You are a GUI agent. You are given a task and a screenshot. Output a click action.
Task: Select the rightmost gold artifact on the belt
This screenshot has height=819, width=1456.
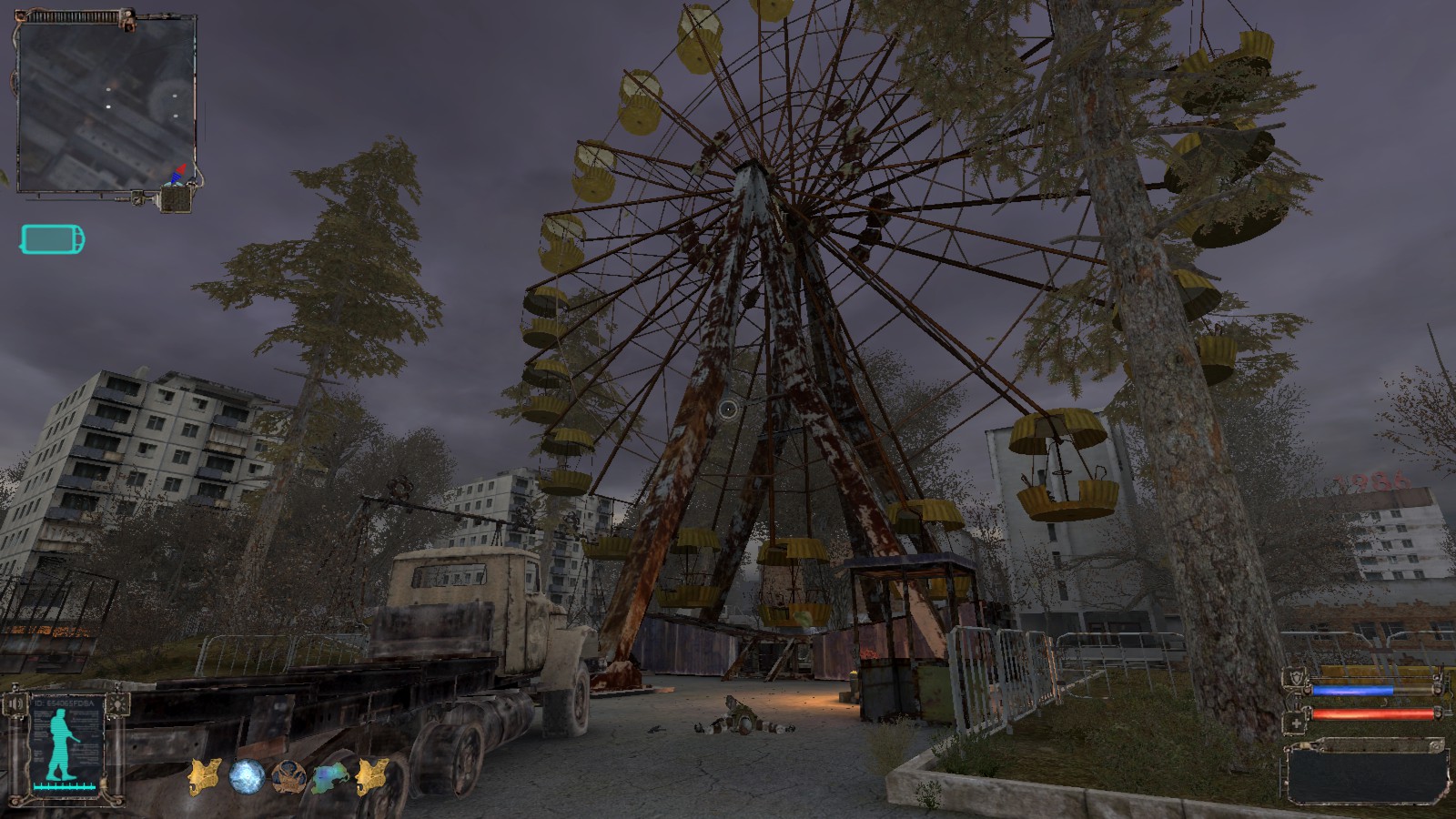click(371, 775)
